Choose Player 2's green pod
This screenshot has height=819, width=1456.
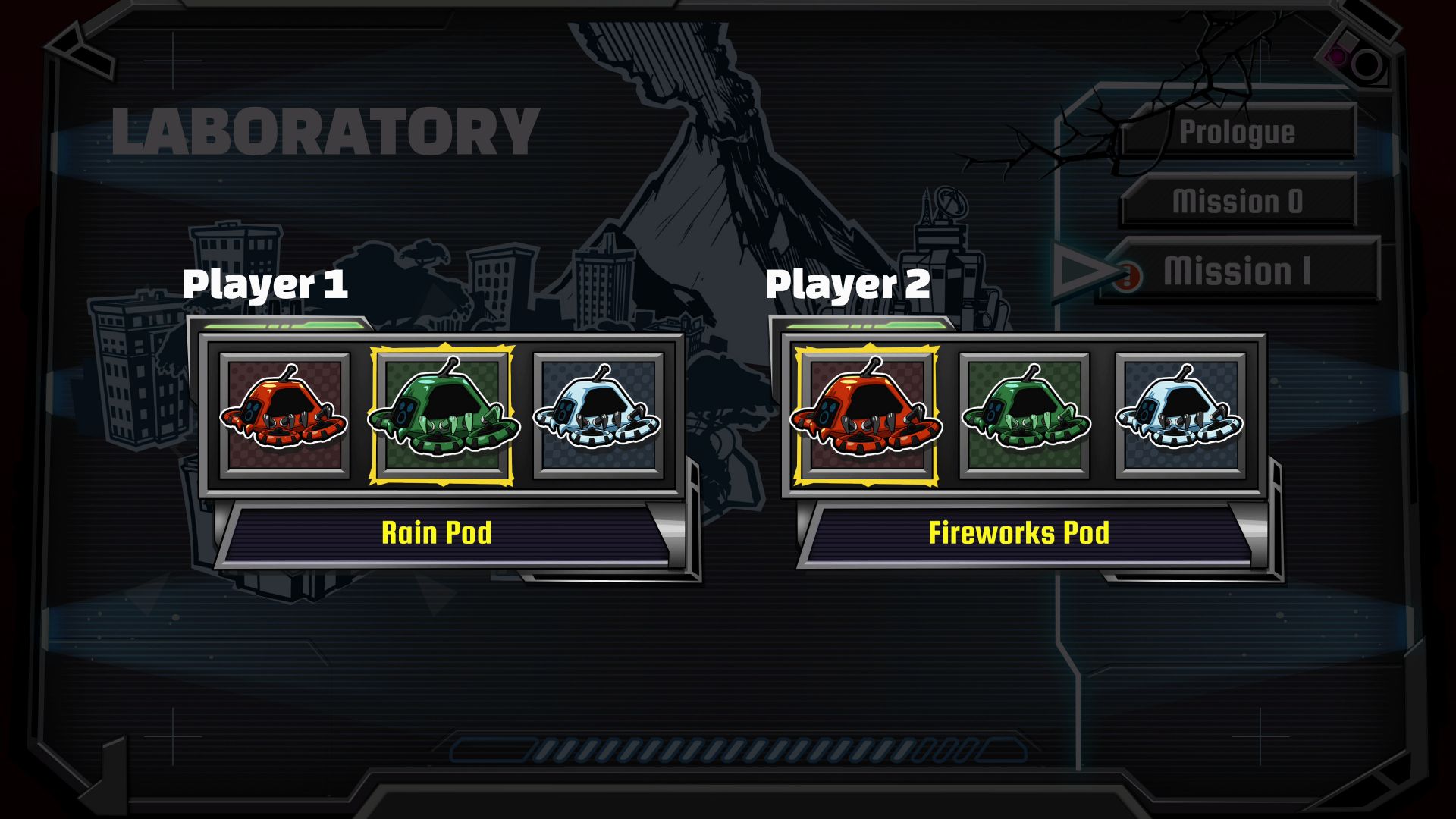(x=1025, y=416)
